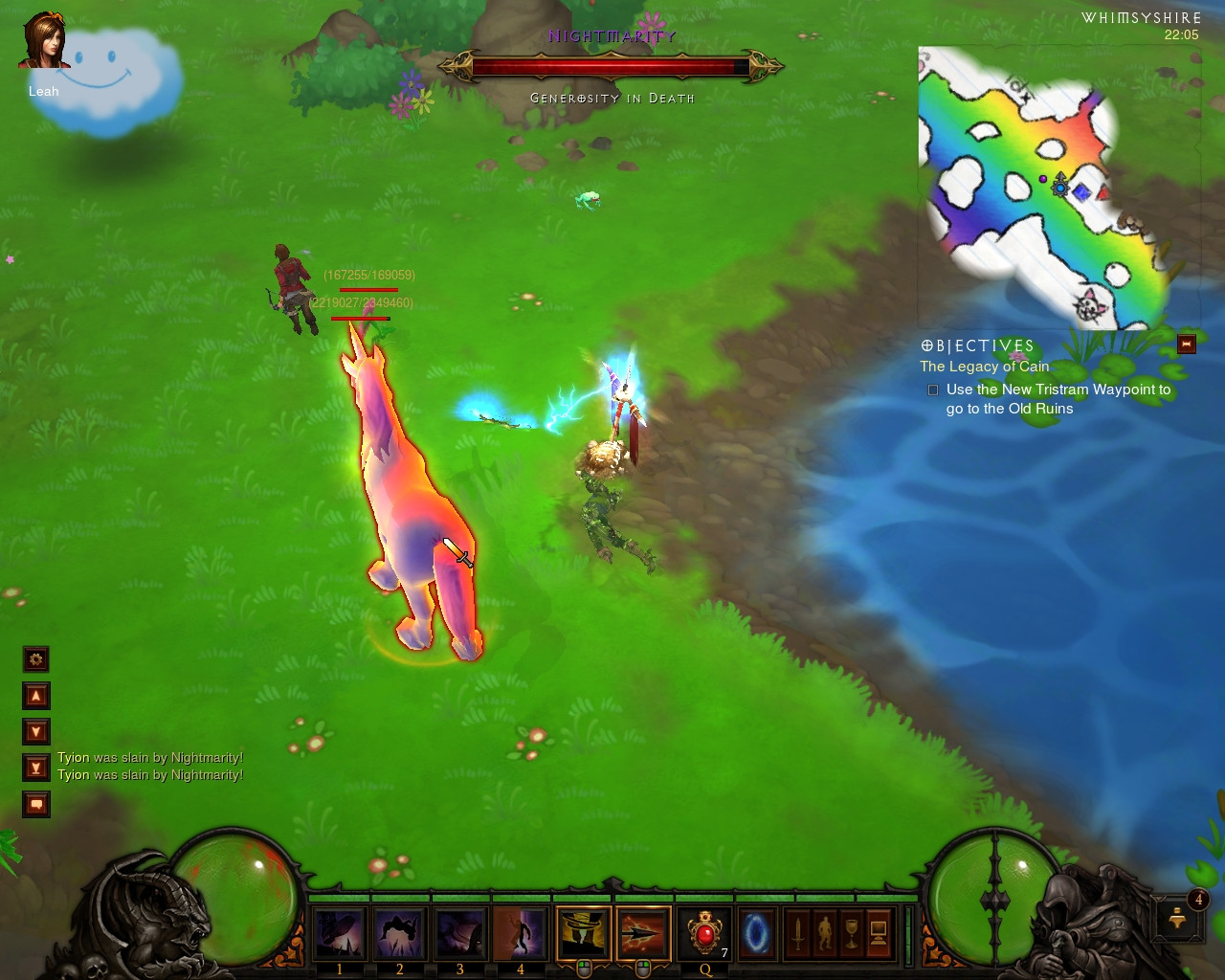
Task: Select the arrow right-mouse skill
Action: click(643, 932)
